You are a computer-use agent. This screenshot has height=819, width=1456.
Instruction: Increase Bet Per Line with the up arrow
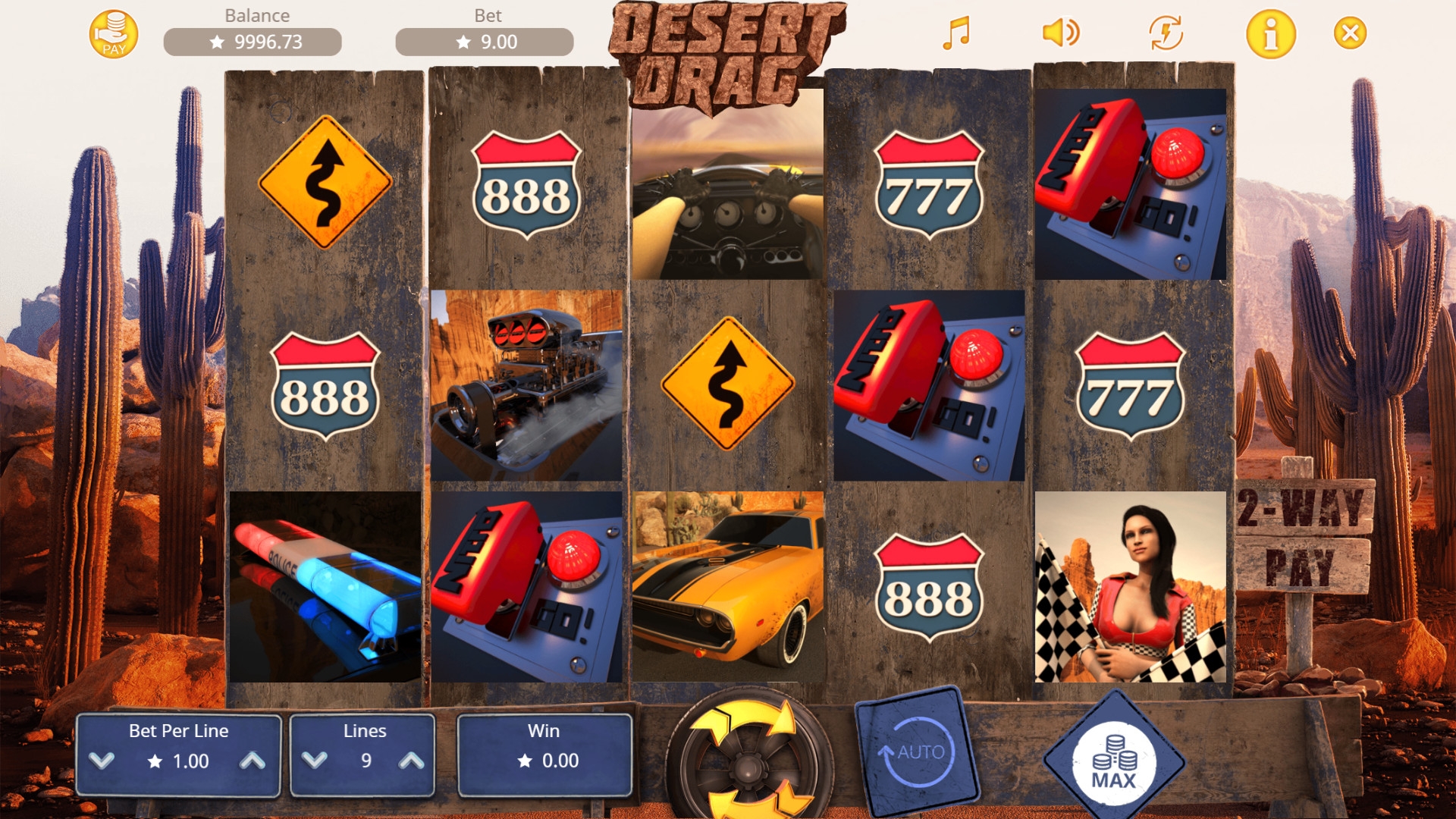tap(253, 761)
